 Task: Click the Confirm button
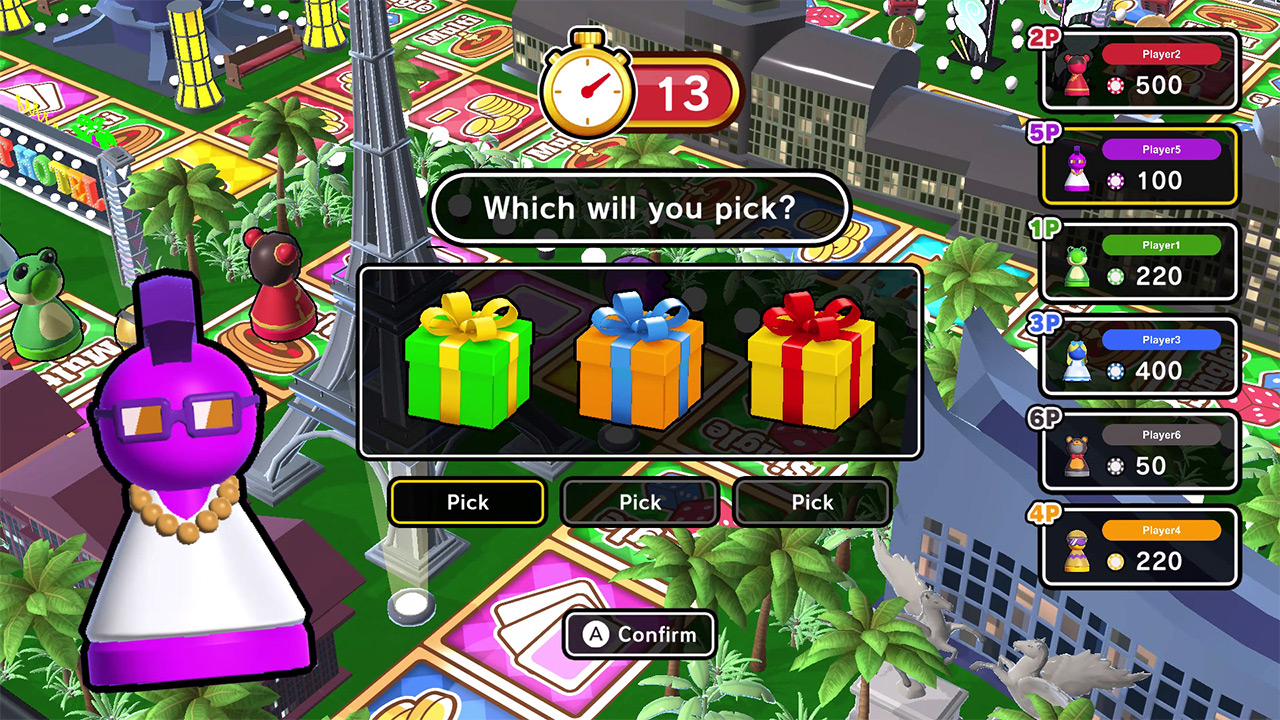[x=640, y=634]
